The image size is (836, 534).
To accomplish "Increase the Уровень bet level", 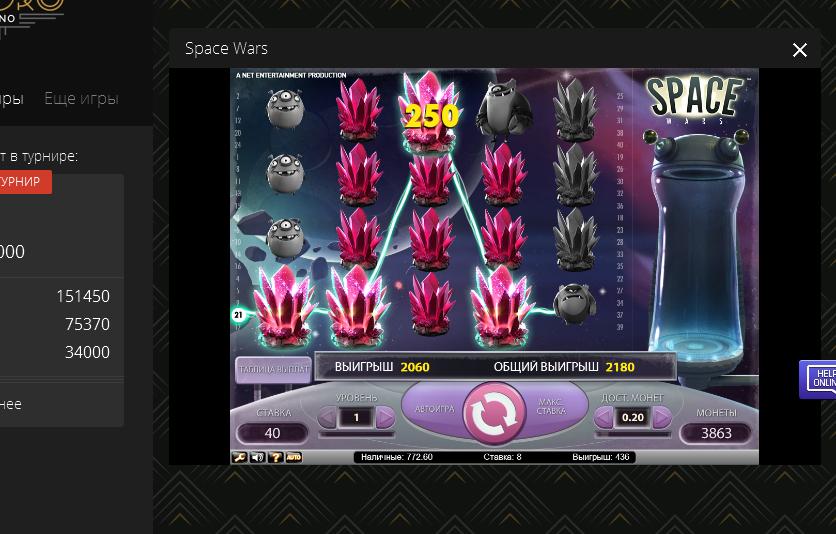I will coord(385,418).
